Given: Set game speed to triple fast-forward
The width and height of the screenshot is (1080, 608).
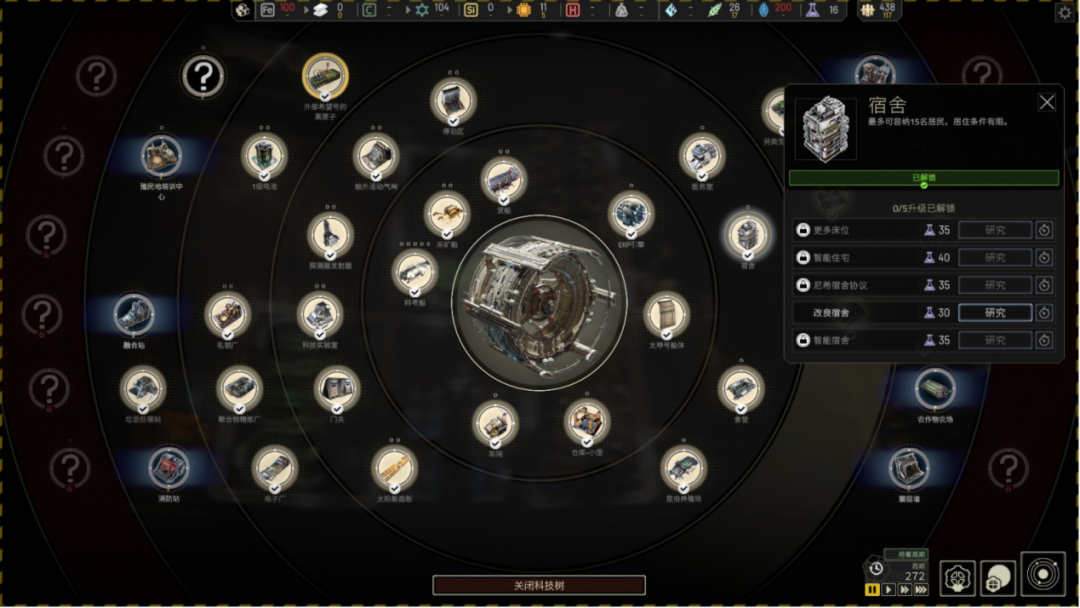Looking at the screenshot, I should point(921,590).
